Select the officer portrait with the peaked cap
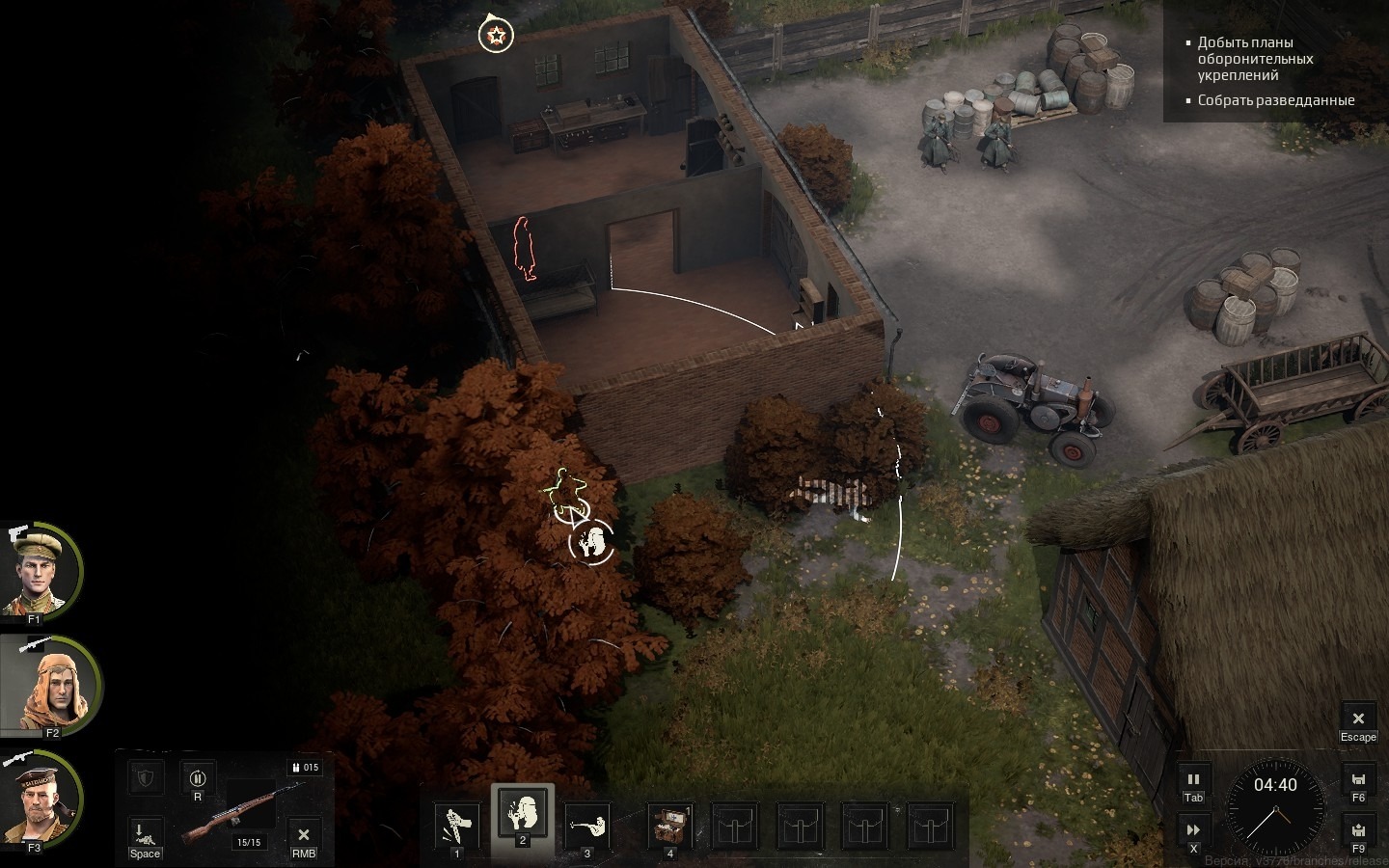1389x868 pixels. tap(41, 571)
